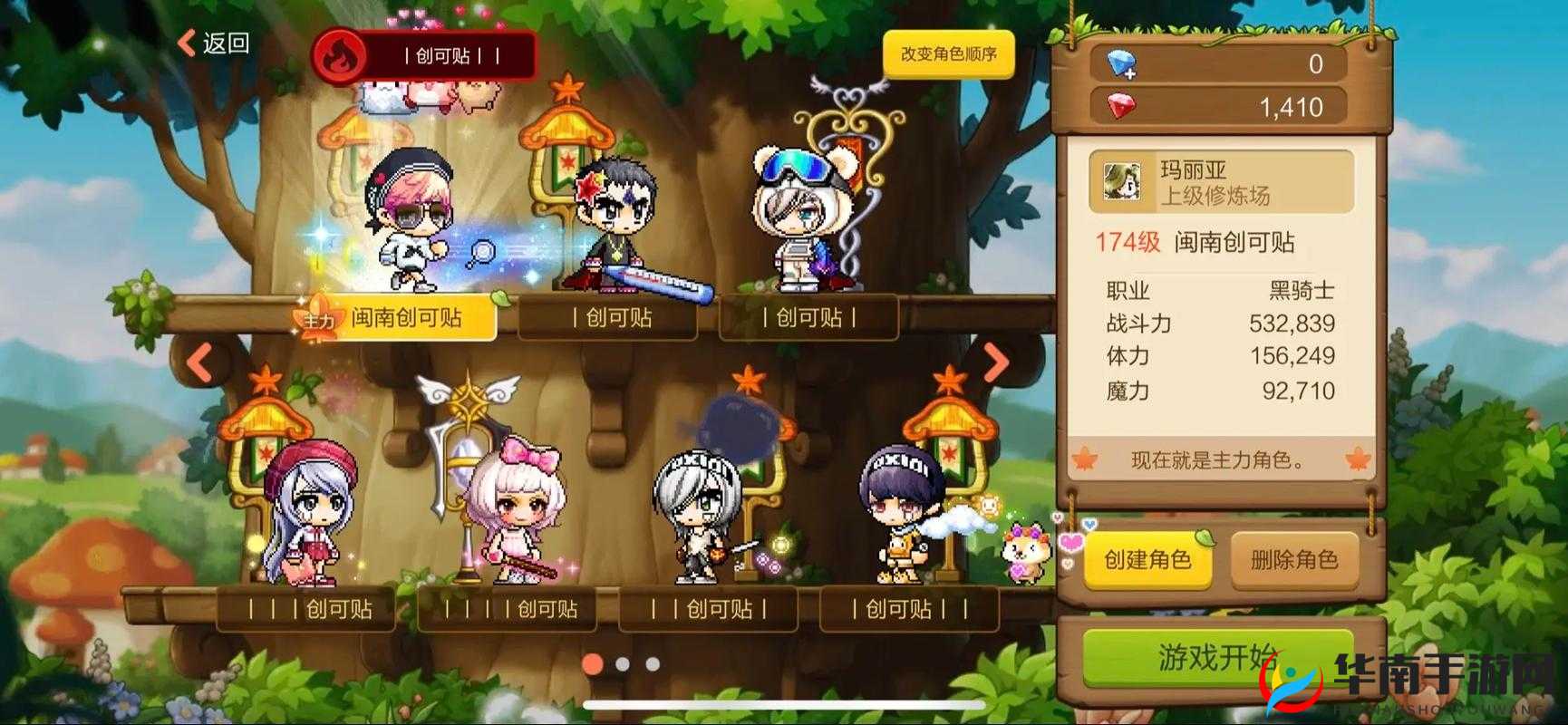Image resolution: width=1568 pixels, height=725 pixels.
Task: Click the blue diamond currency icon
Action: coord(1121,63)
